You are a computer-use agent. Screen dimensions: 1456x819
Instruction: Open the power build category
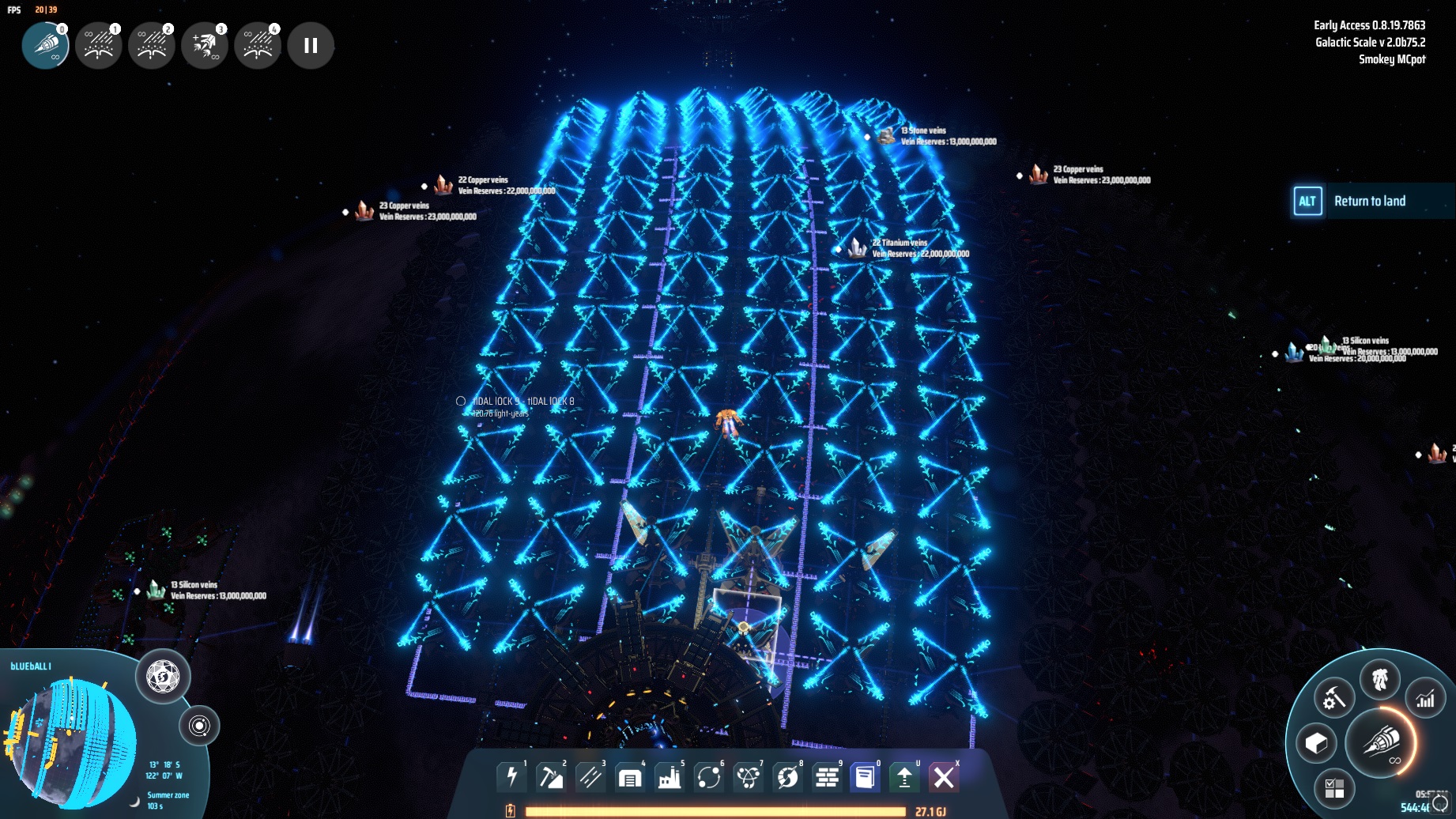click(x=511, y=777)
